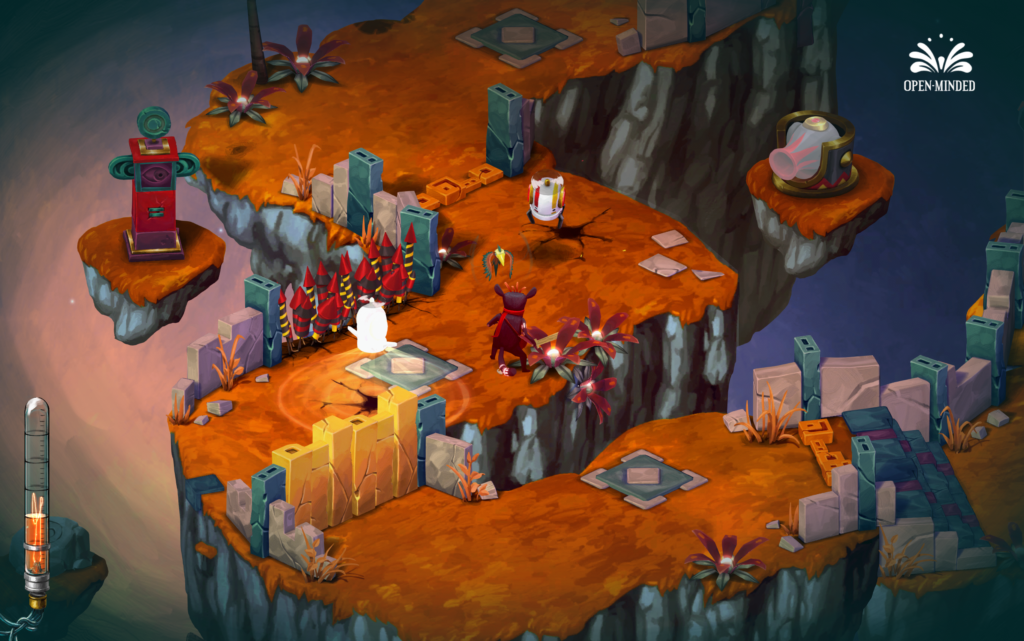The width and height of the screenshot is (1024, 641).
Task: Click the Open-Minded emblem icon
Action: point(942,58)
